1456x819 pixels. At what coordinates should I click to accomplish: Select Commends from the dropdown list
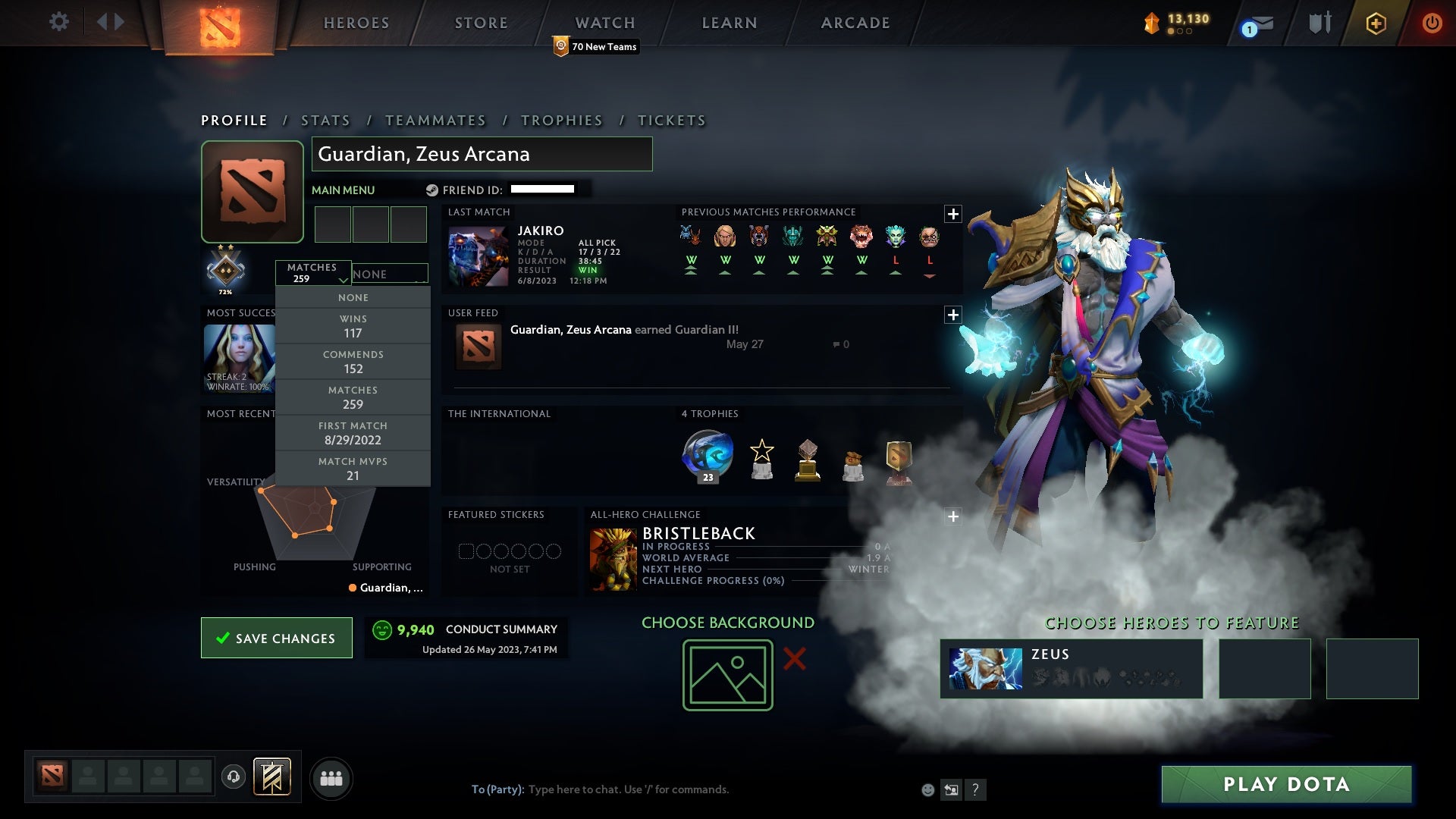click(x=353, y=362)
